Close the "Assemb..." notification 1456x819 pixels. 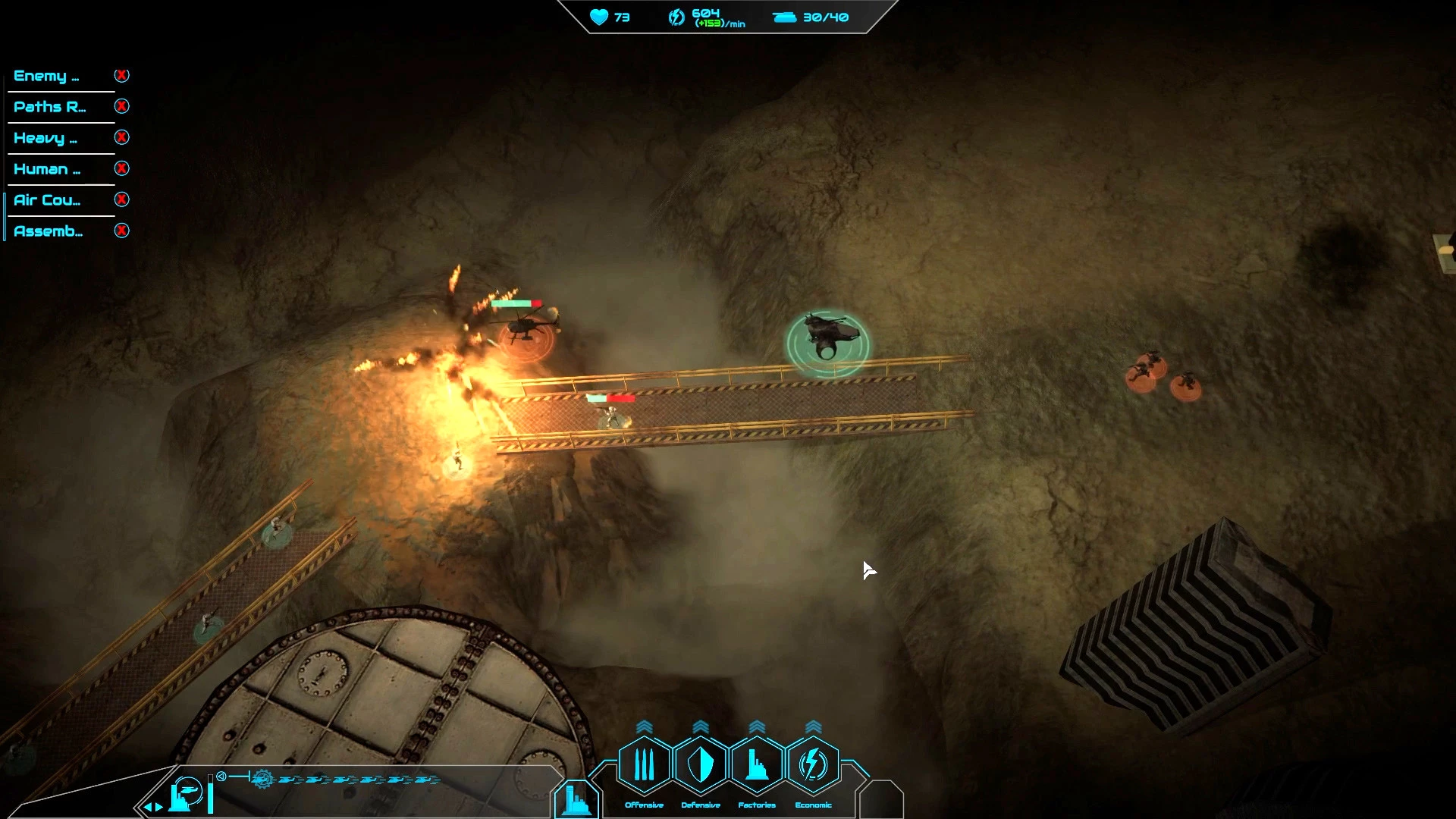[x=121, y=231]
